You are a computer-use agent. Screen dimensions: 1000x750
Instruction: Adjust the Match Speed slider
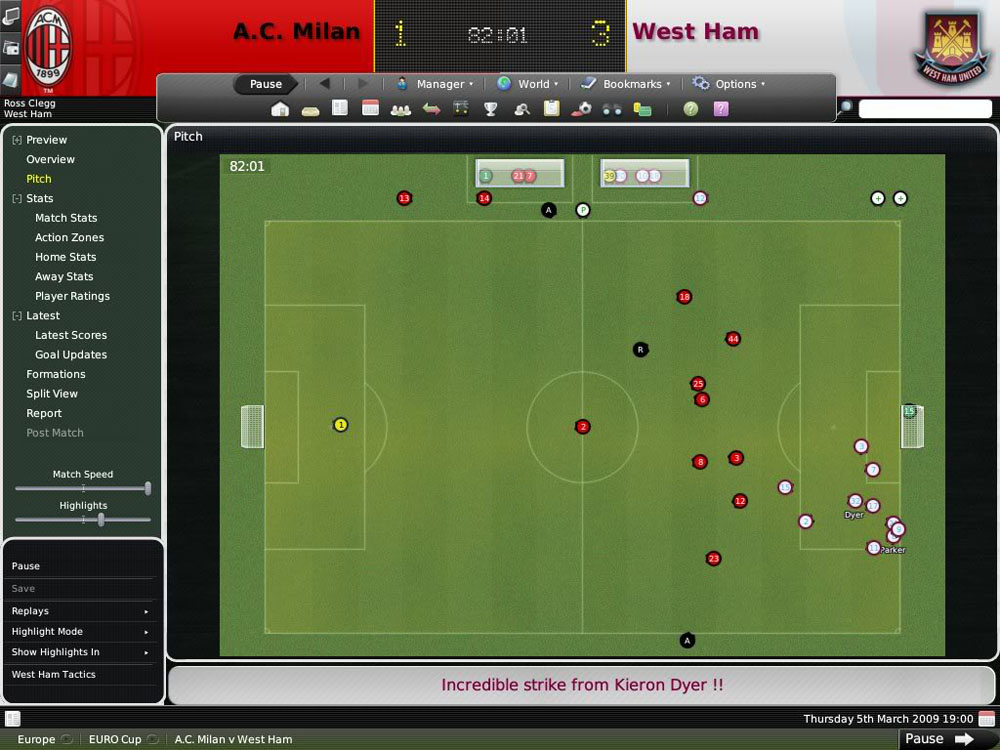click(147, 489)
